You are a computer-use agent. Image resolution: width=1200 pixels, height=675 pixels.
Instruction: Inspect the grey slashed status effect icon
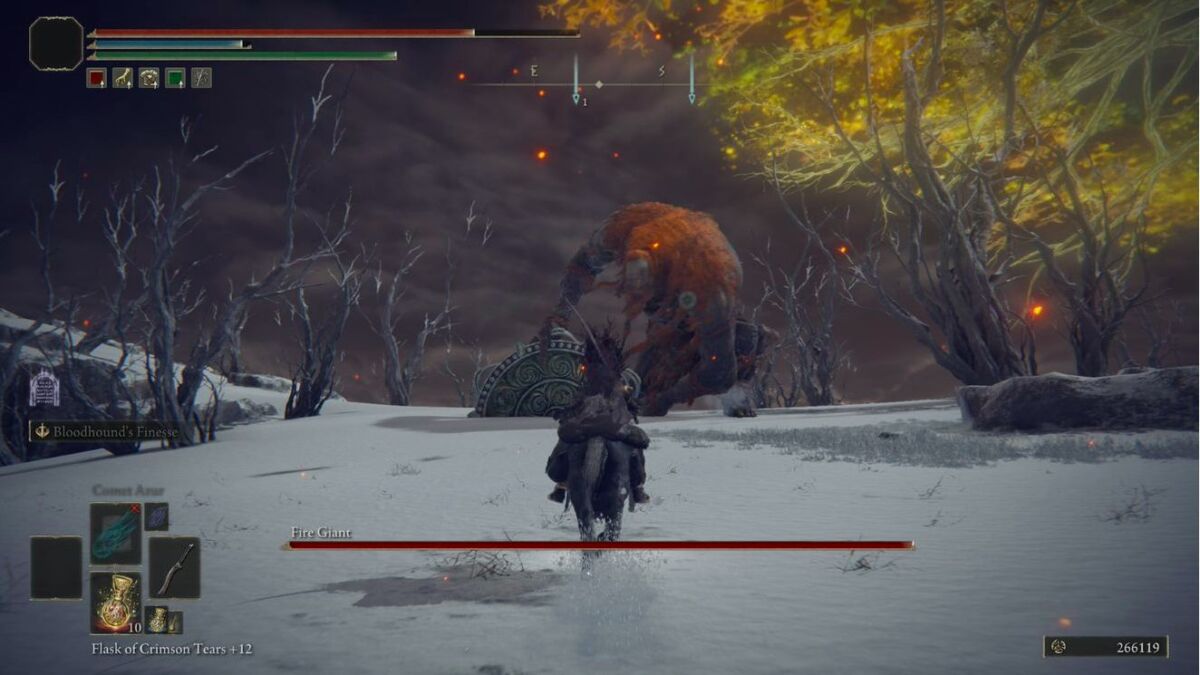[x=201, y=78]
